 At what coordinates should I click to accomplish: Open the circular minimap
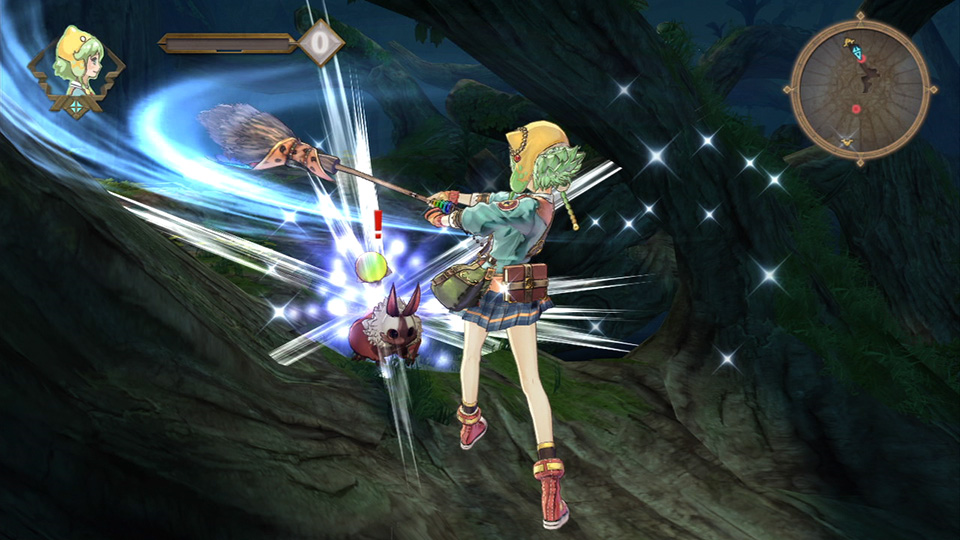pyautogui.click(x=861, y=90)
